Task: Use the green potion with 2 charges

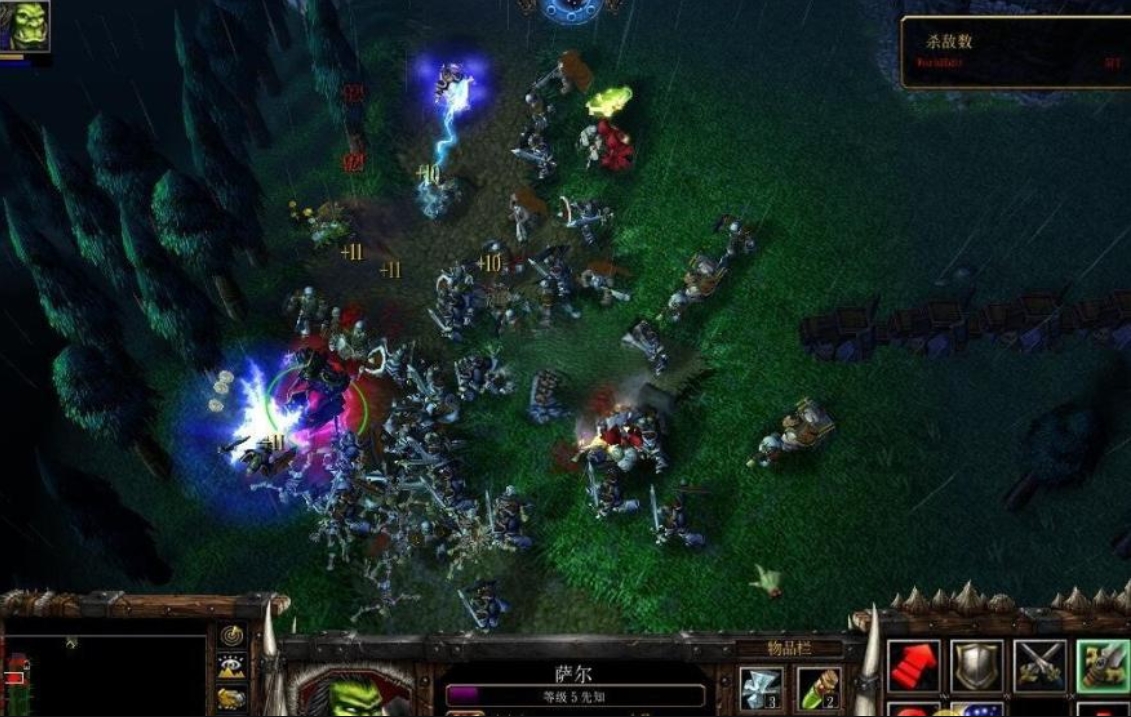Action: point(817,688)
